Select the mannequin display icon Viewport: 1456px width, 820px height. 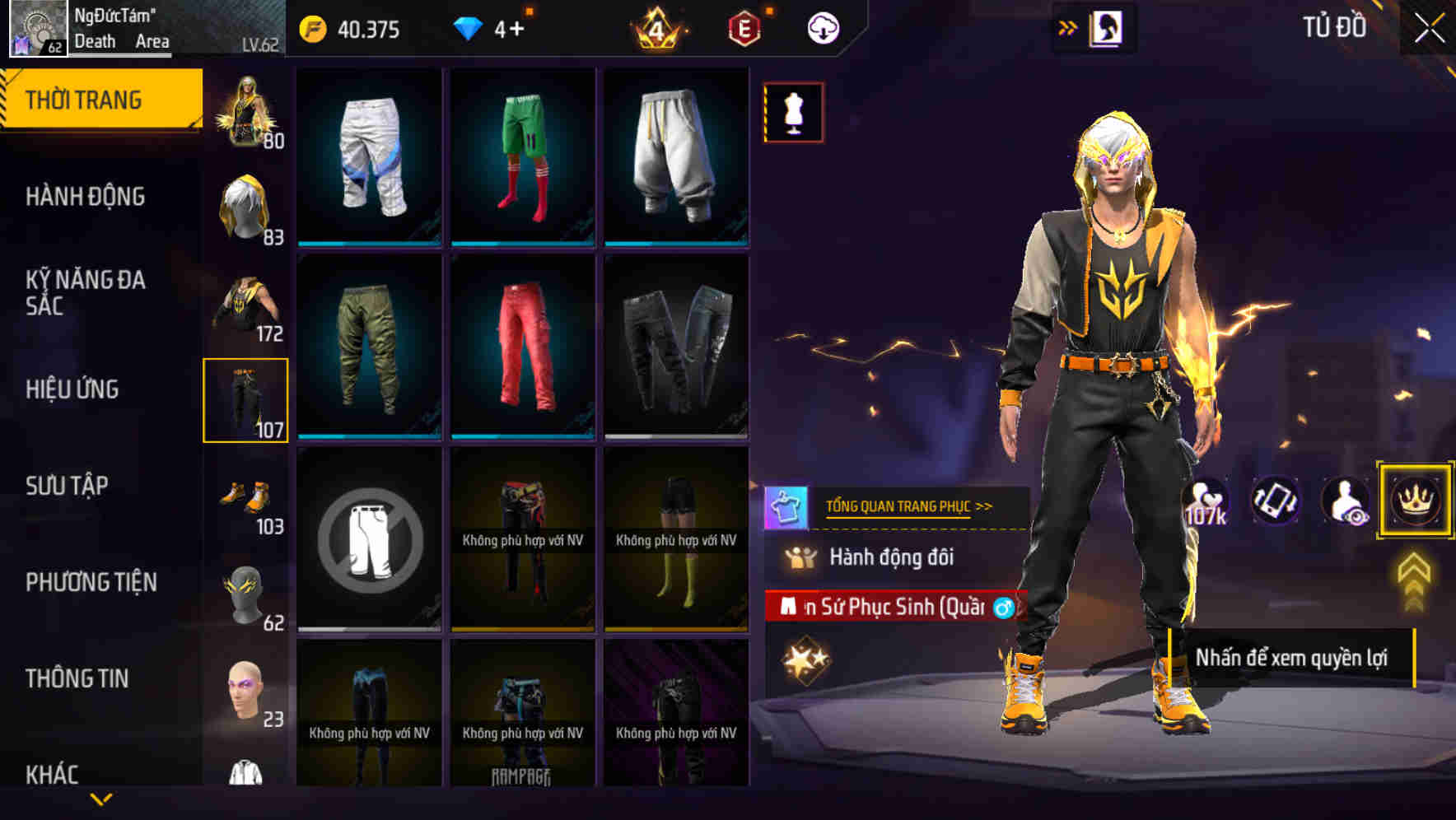click(x=793, y=113)
